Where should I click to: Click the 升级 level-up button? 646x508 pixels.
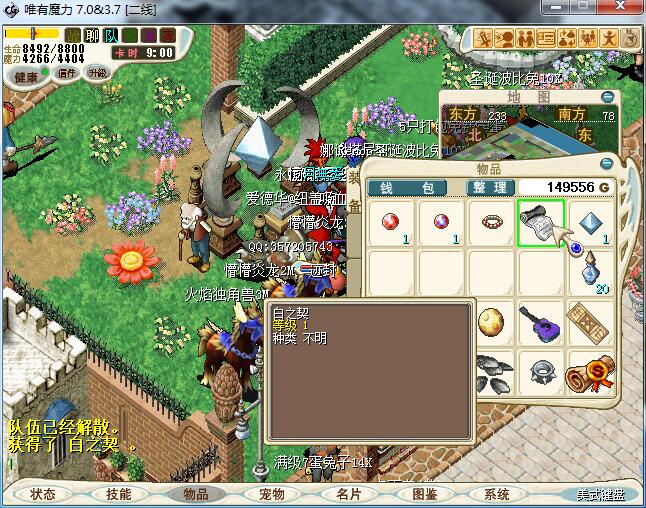97,73
